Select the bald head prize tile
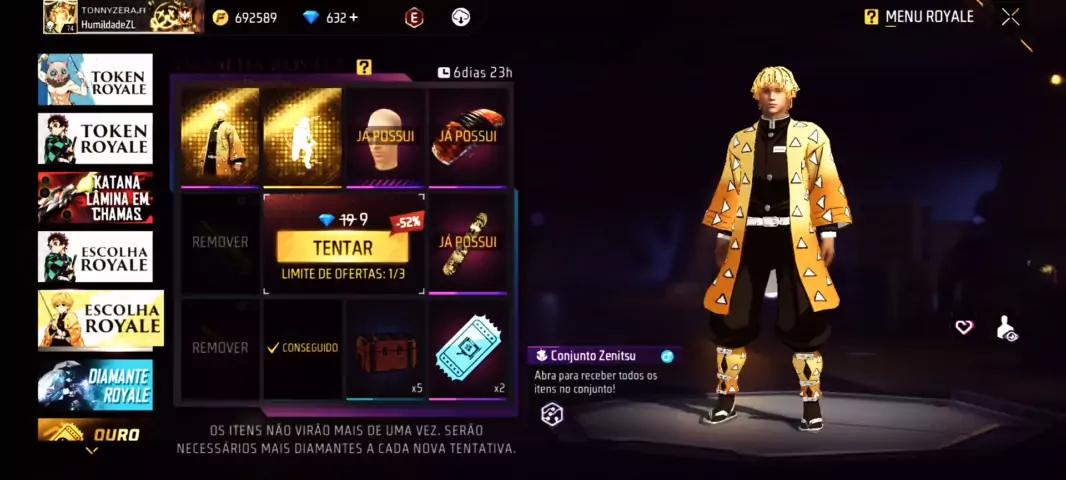1066x480 pixels. pyautogui.click(x=385, y=135)
